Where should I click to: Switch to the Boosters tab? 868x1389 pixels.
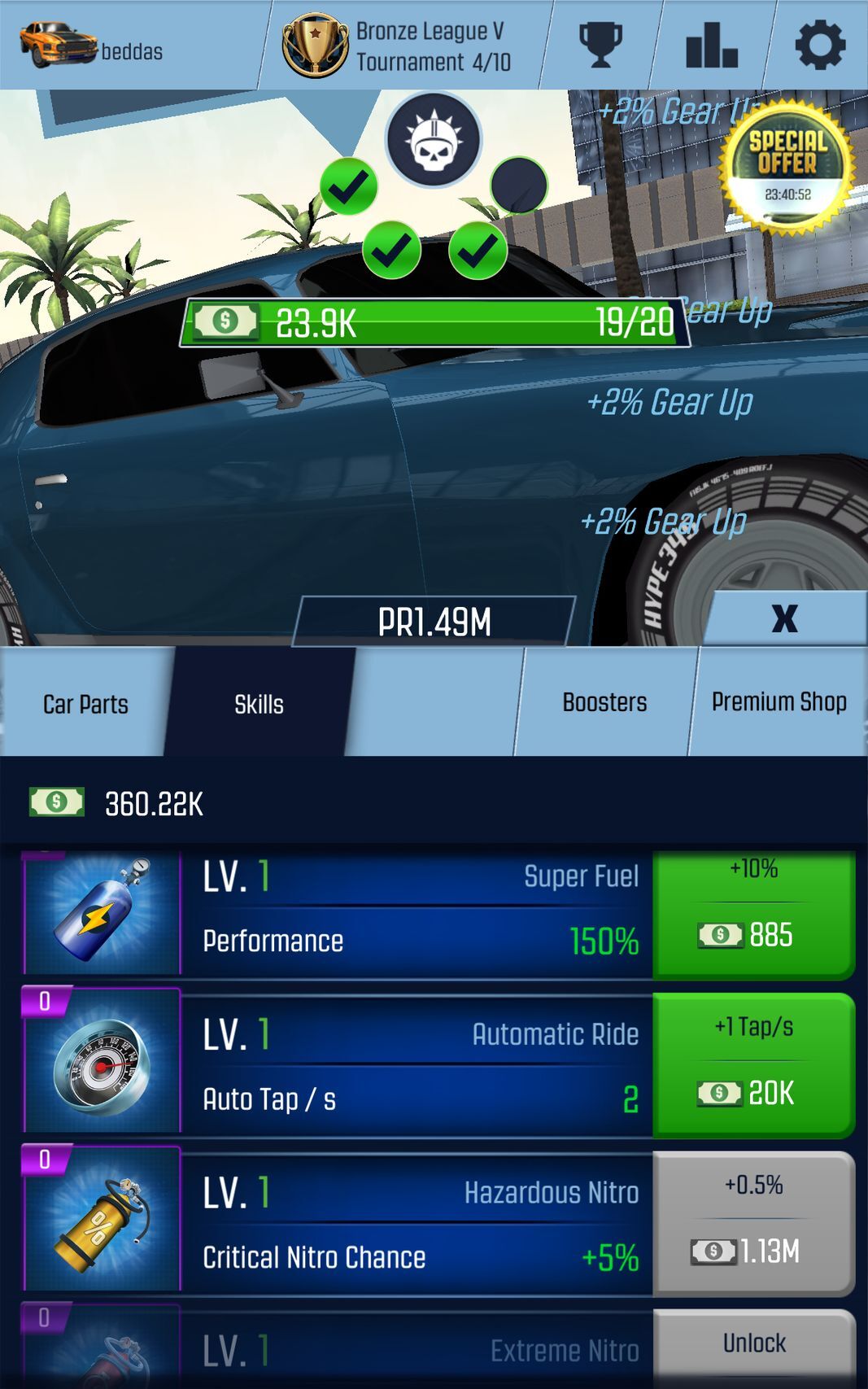coord(604,702)
